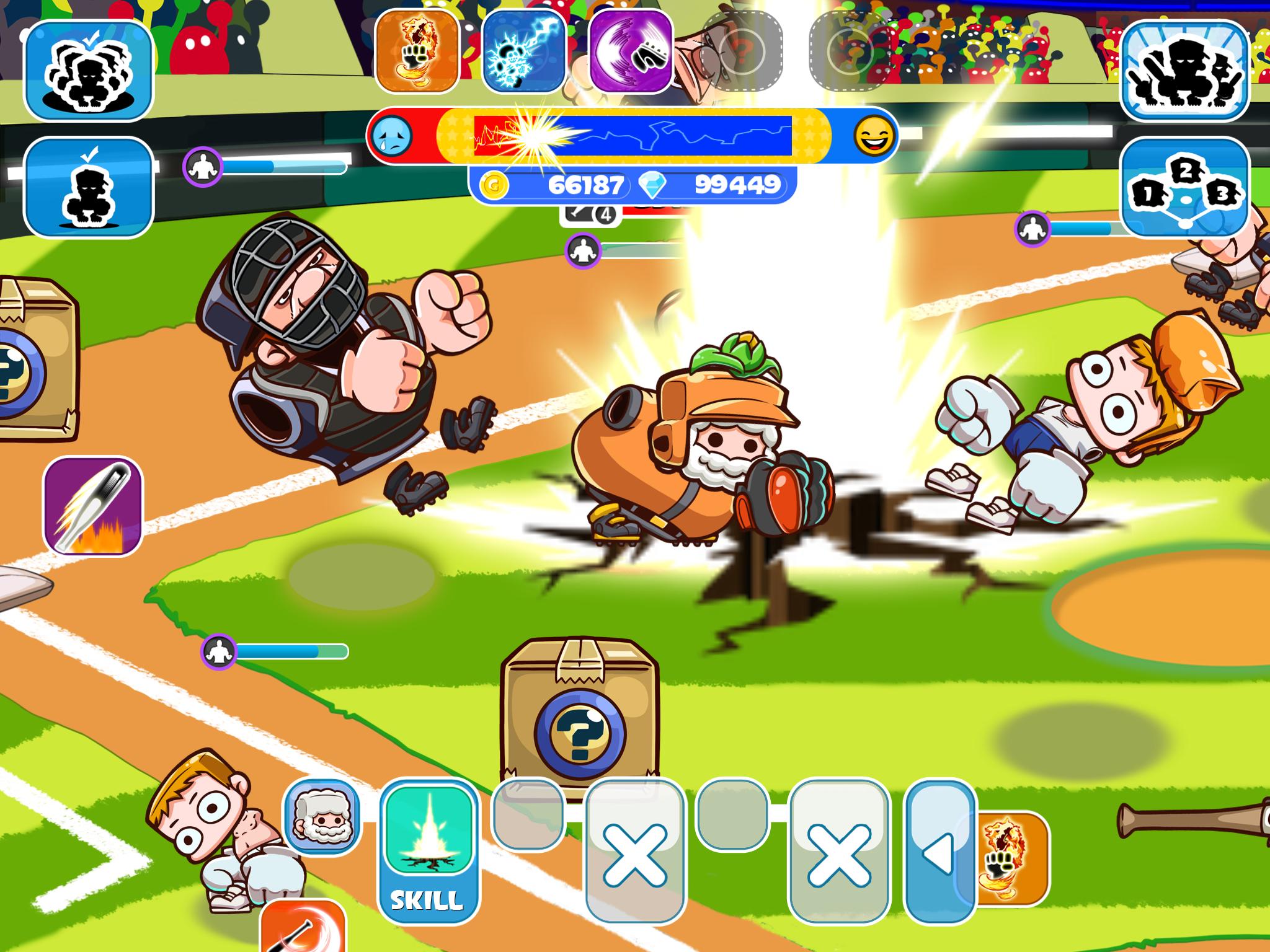Open the bases 1-2-3 formation button
Screen dimensions: 1270x952
(1185, 188)
